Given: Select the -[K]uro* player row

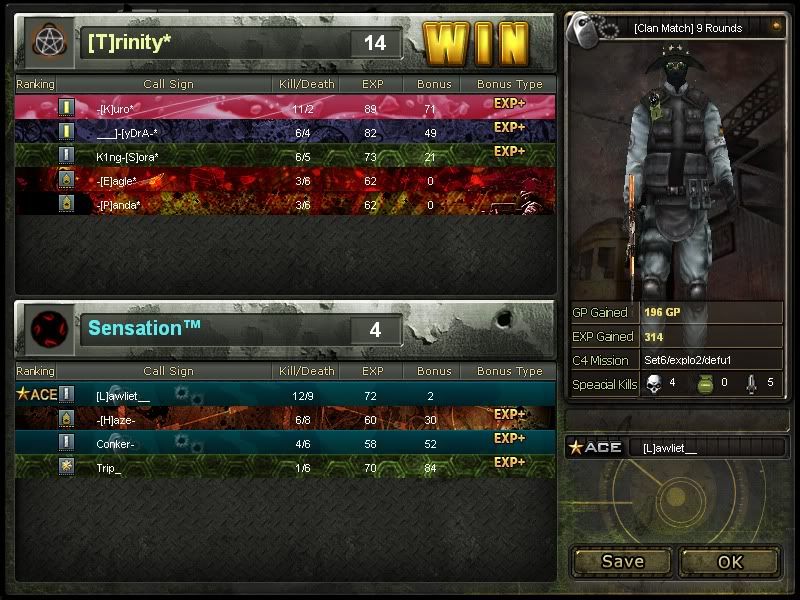Looking at the screenshot, I should (x=285, y=107).
